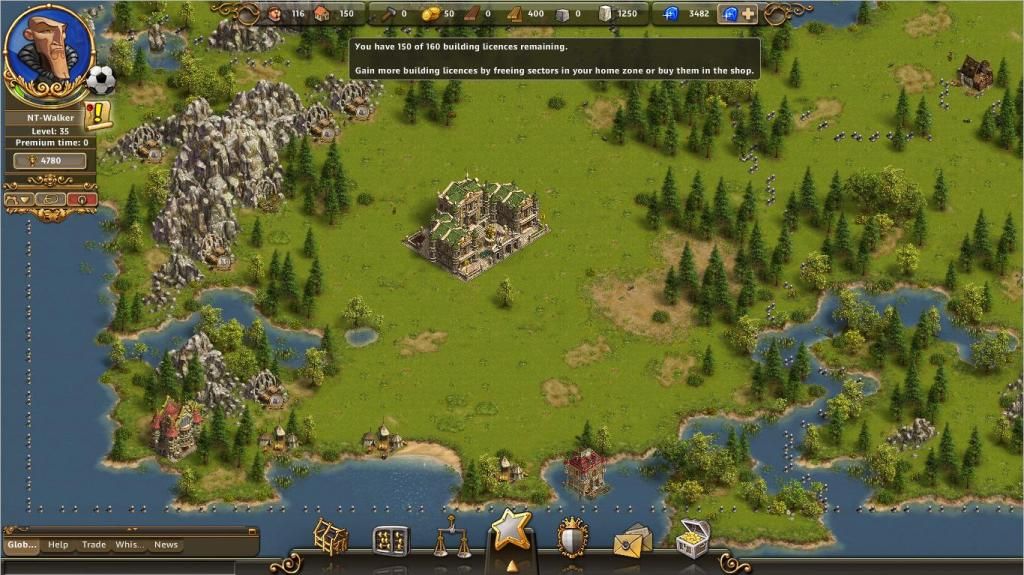Show the News chat tab
This screenshot has height=575, width=1024.
(166, 545)
